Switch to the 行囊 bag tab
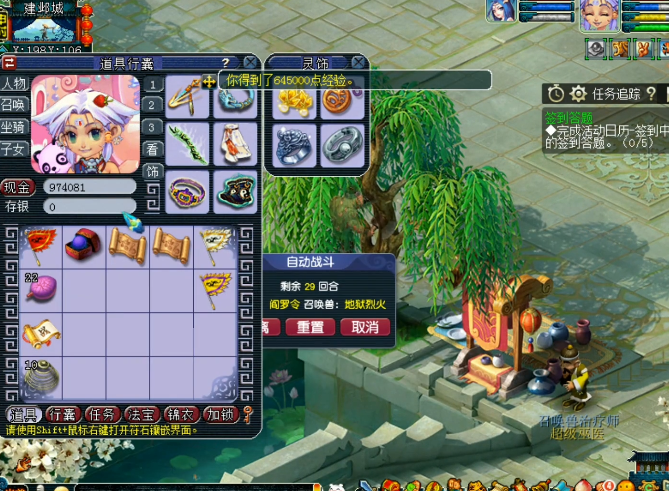The image size is (669, 491). 62,414
